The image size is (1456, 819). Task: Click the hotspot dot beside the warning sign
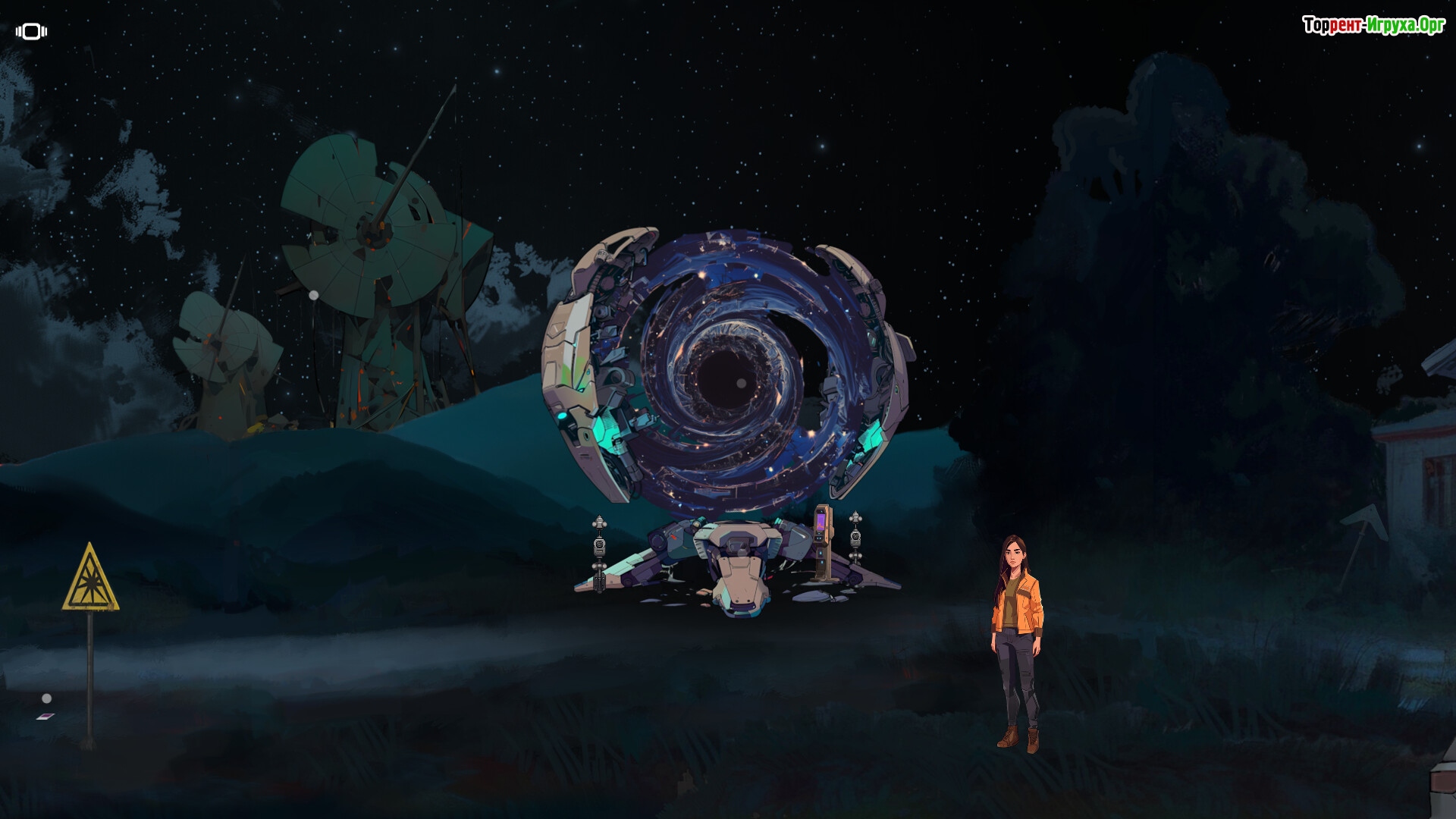click(47, 698)
